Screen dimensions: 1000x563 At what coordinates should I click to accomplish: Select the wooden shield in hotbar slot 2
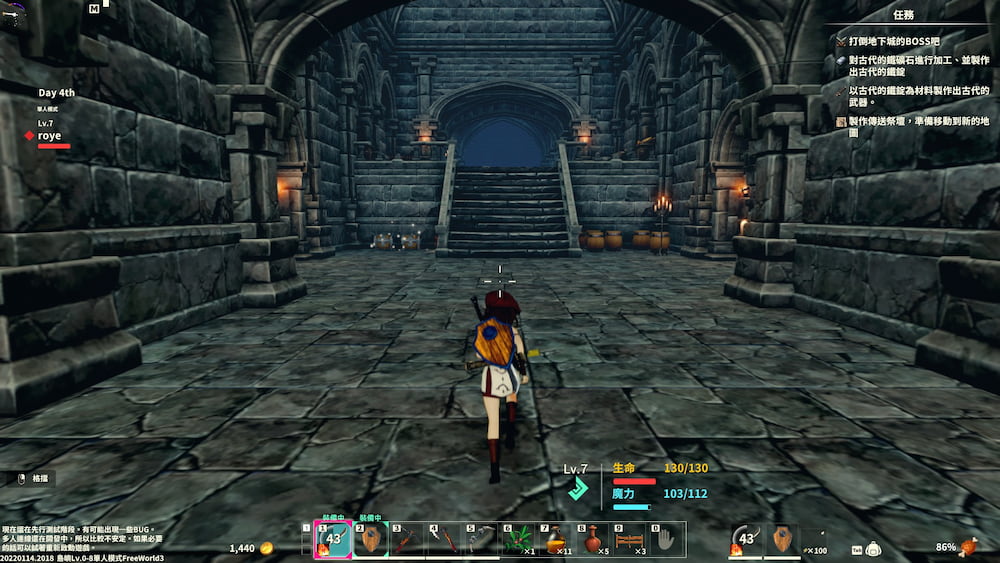370,540
